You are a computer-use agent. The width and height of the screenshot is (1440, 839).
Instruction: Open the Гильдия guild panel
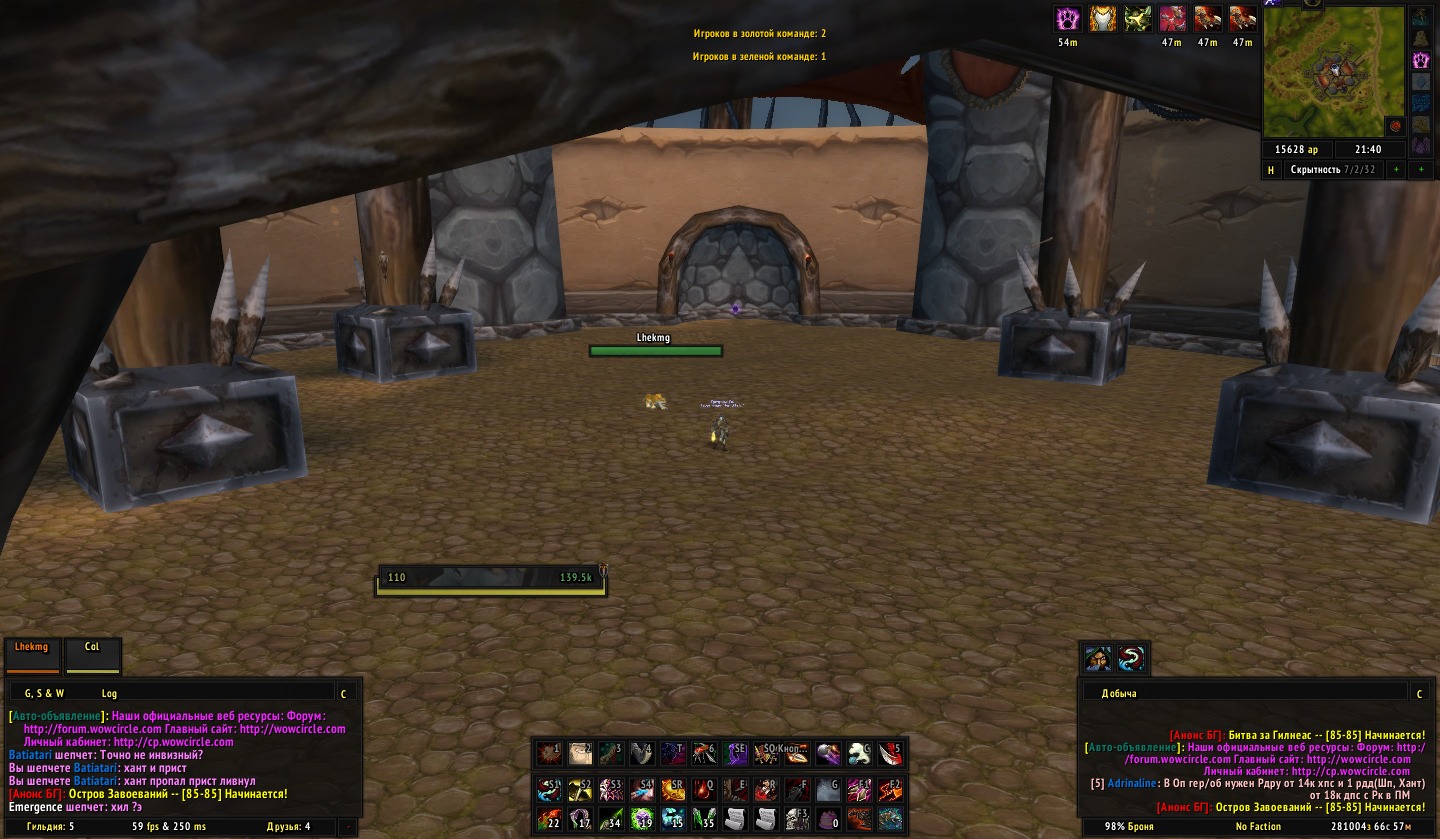50,827
